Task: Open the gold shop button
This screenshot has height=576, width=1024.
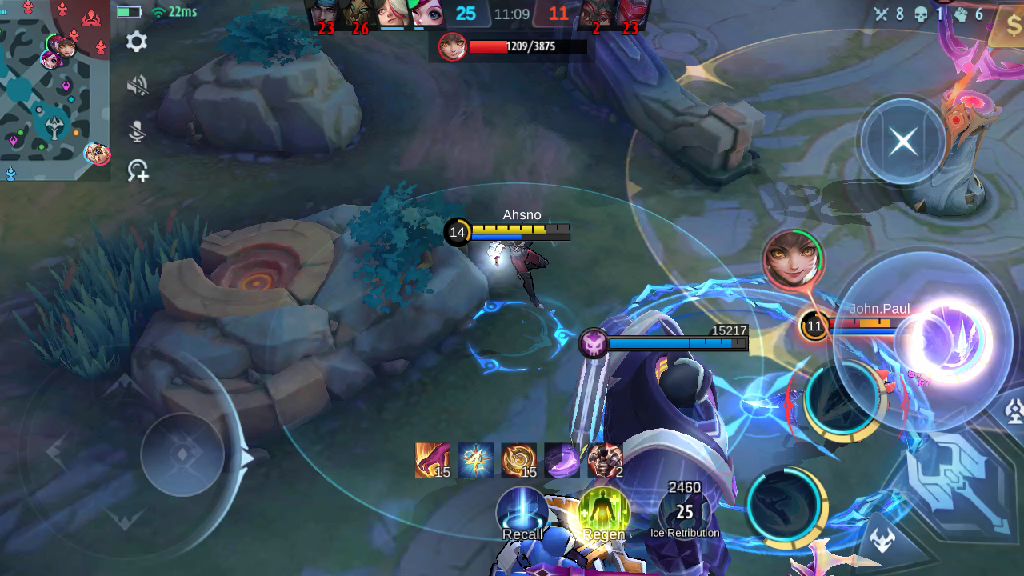Action: click(1006, 30)
